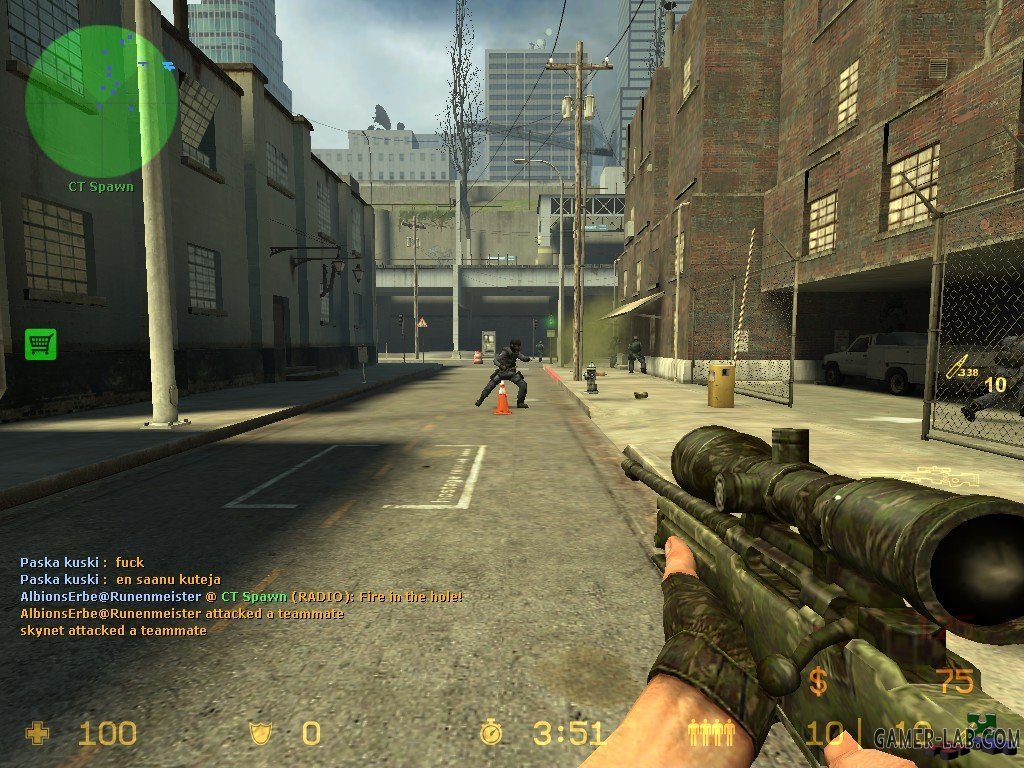This screenshot has height=768, width=1024.
Task: Click the green circular radar minimap
Action: coord(101,101)
